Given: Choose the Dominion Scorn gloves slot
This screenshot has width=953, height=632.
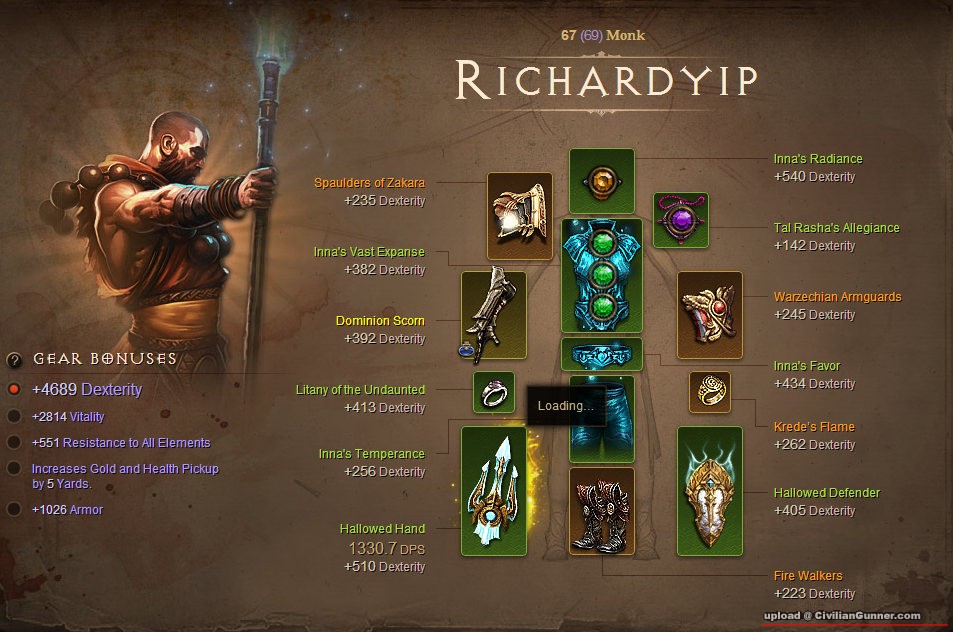Looking at the screenshot, I should 493,316.
